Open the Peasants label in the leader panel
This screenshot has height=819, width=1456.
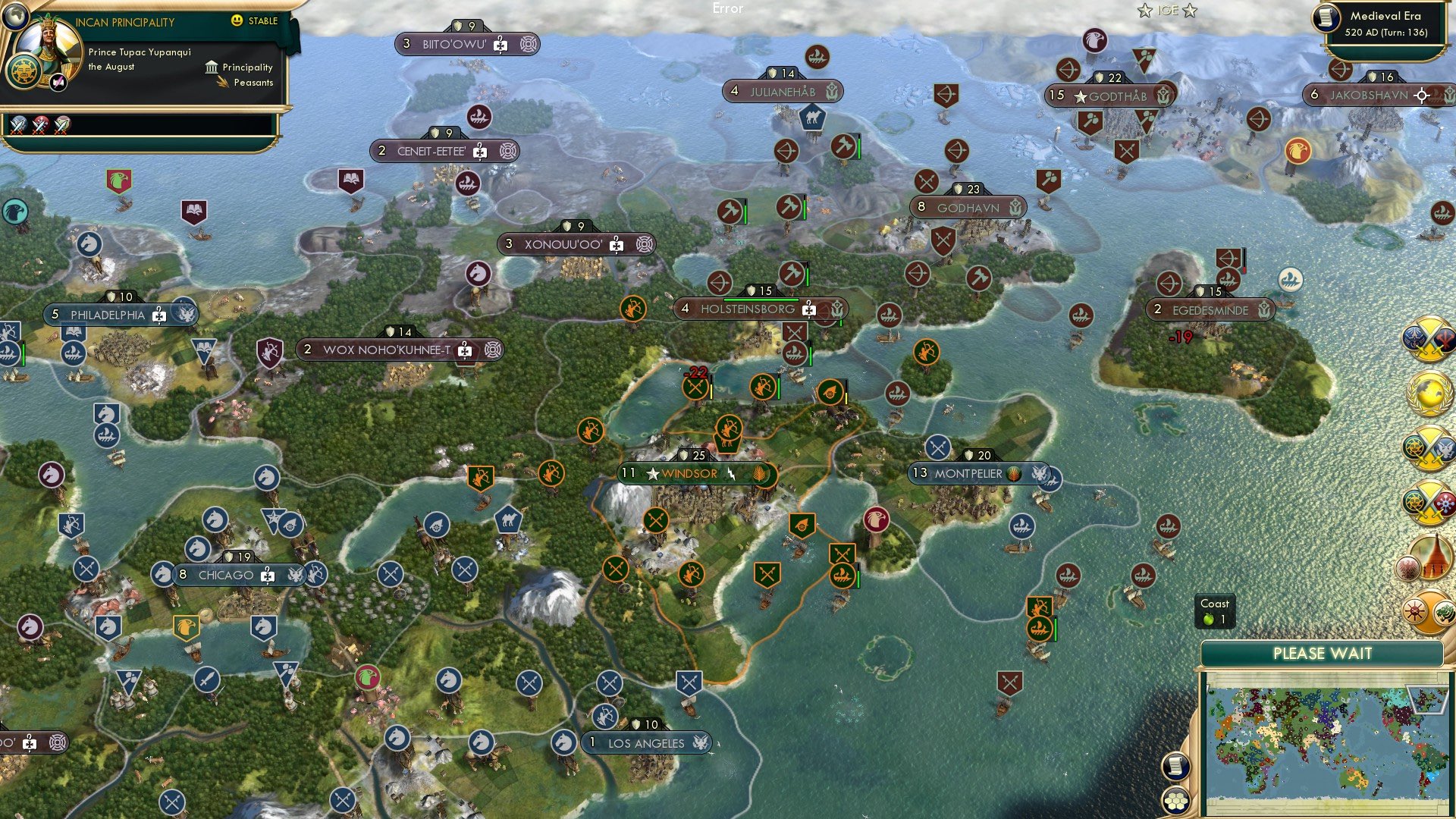pyautogui.click(x=253, y=83)
